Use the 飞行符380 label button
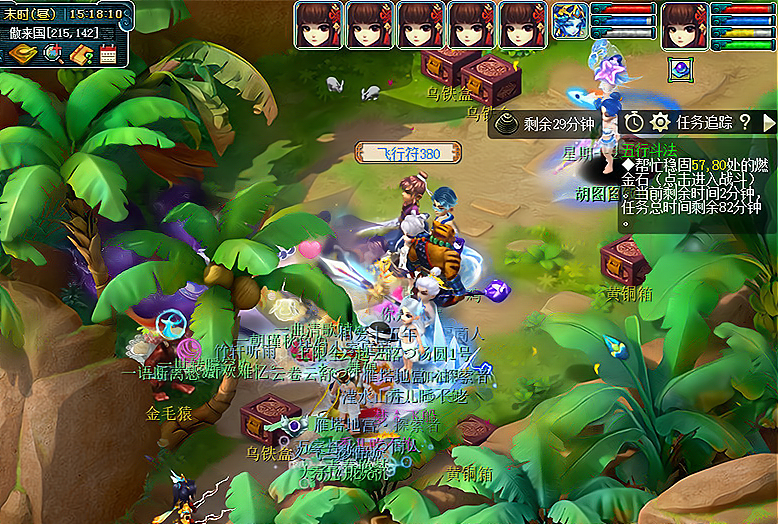This screenshot has width=778, height=524. click(408, 153)
